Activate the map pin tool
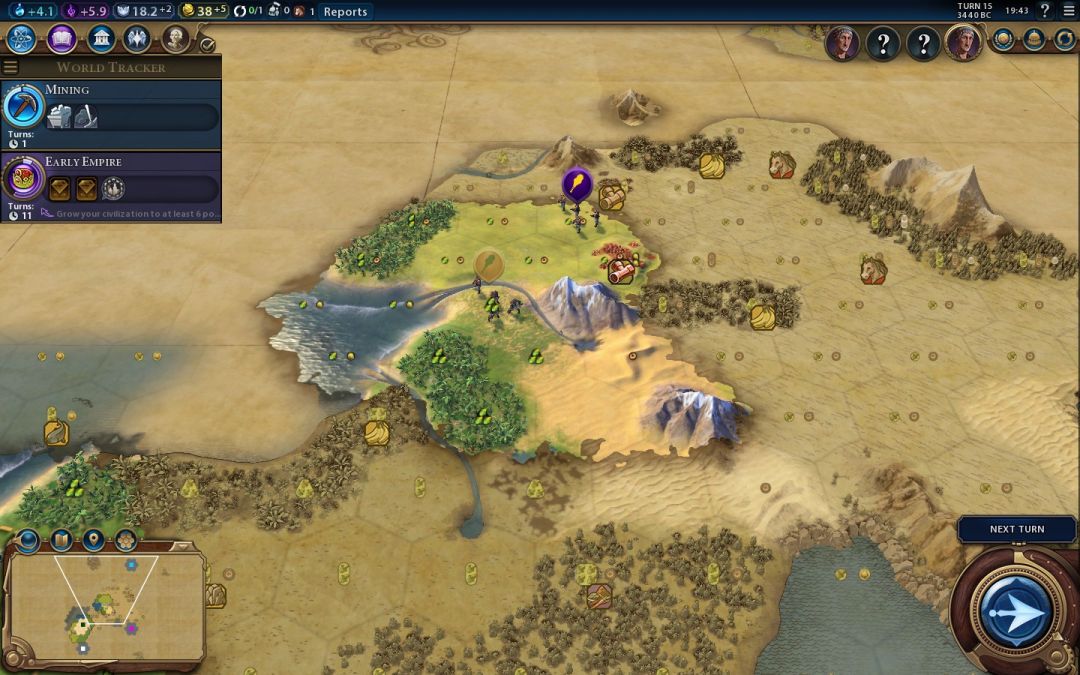The image size is (1080, 675). (94, 541)
